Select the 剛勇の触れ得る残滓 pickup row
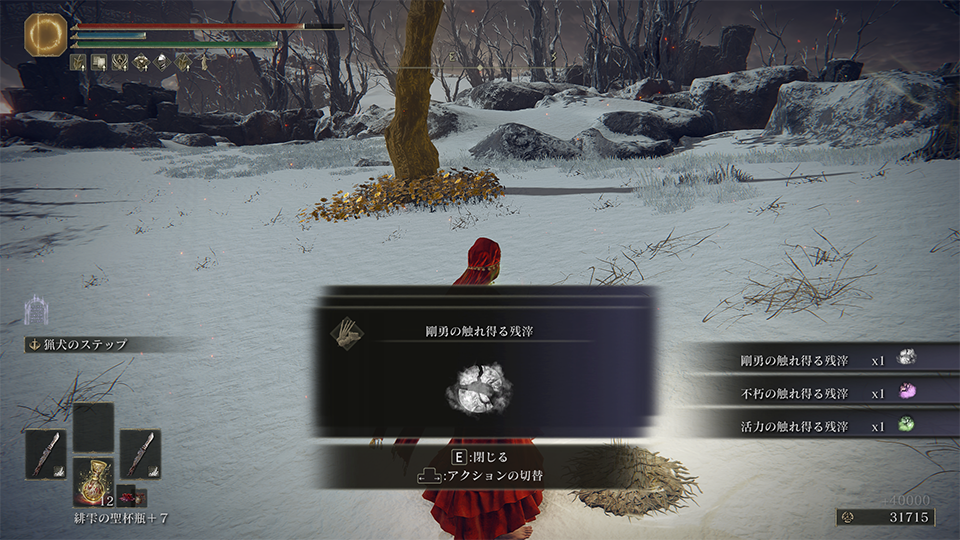The height and width of the screenshot is (540, 960). tap(820, 357)
